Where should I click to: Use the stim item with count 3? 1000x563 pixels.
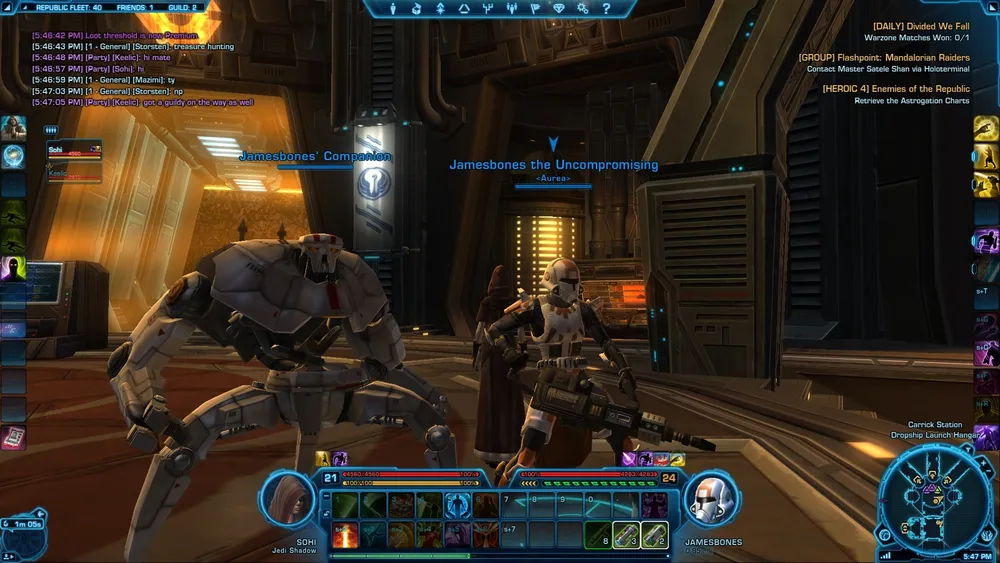click(626, 535)
